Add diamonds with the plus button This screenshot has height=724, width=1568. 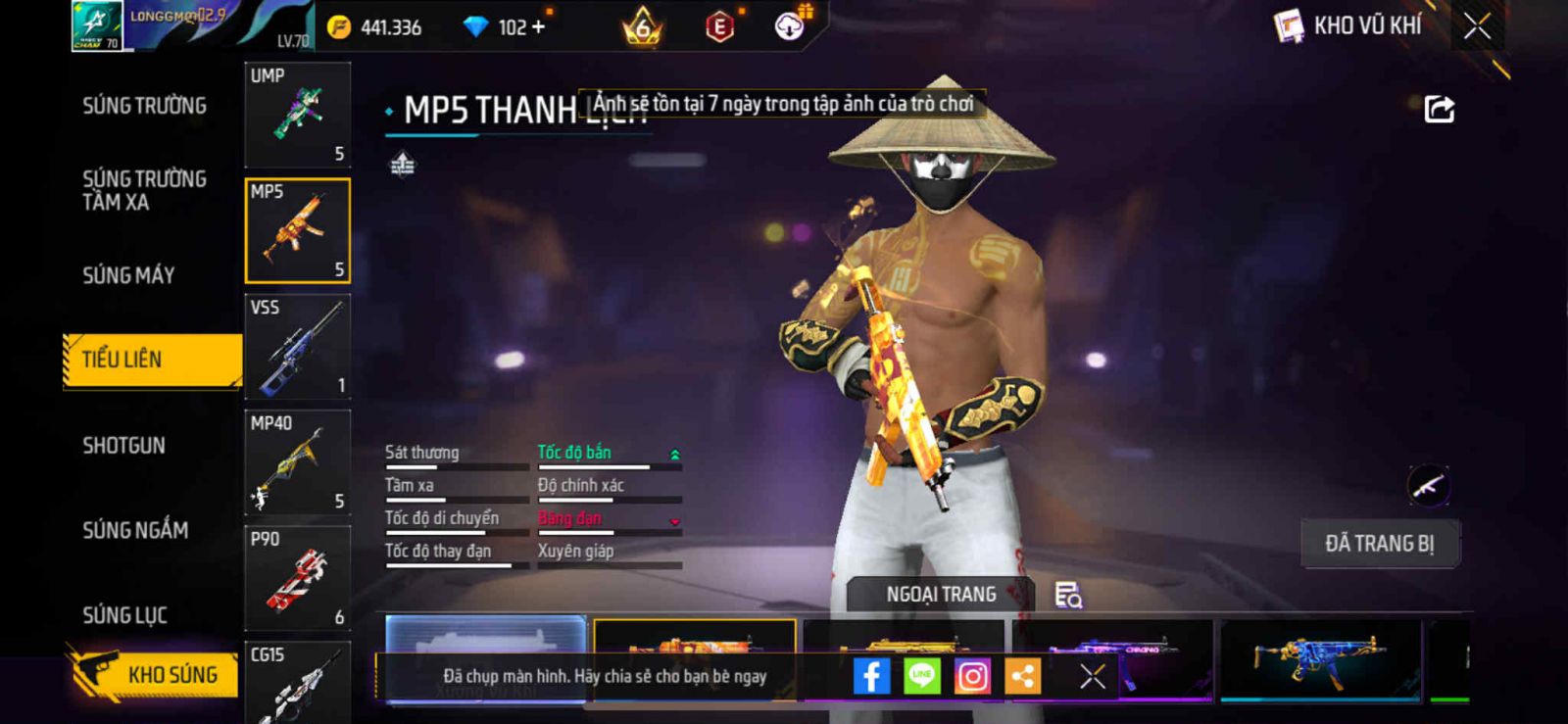[x=537, y=26]
